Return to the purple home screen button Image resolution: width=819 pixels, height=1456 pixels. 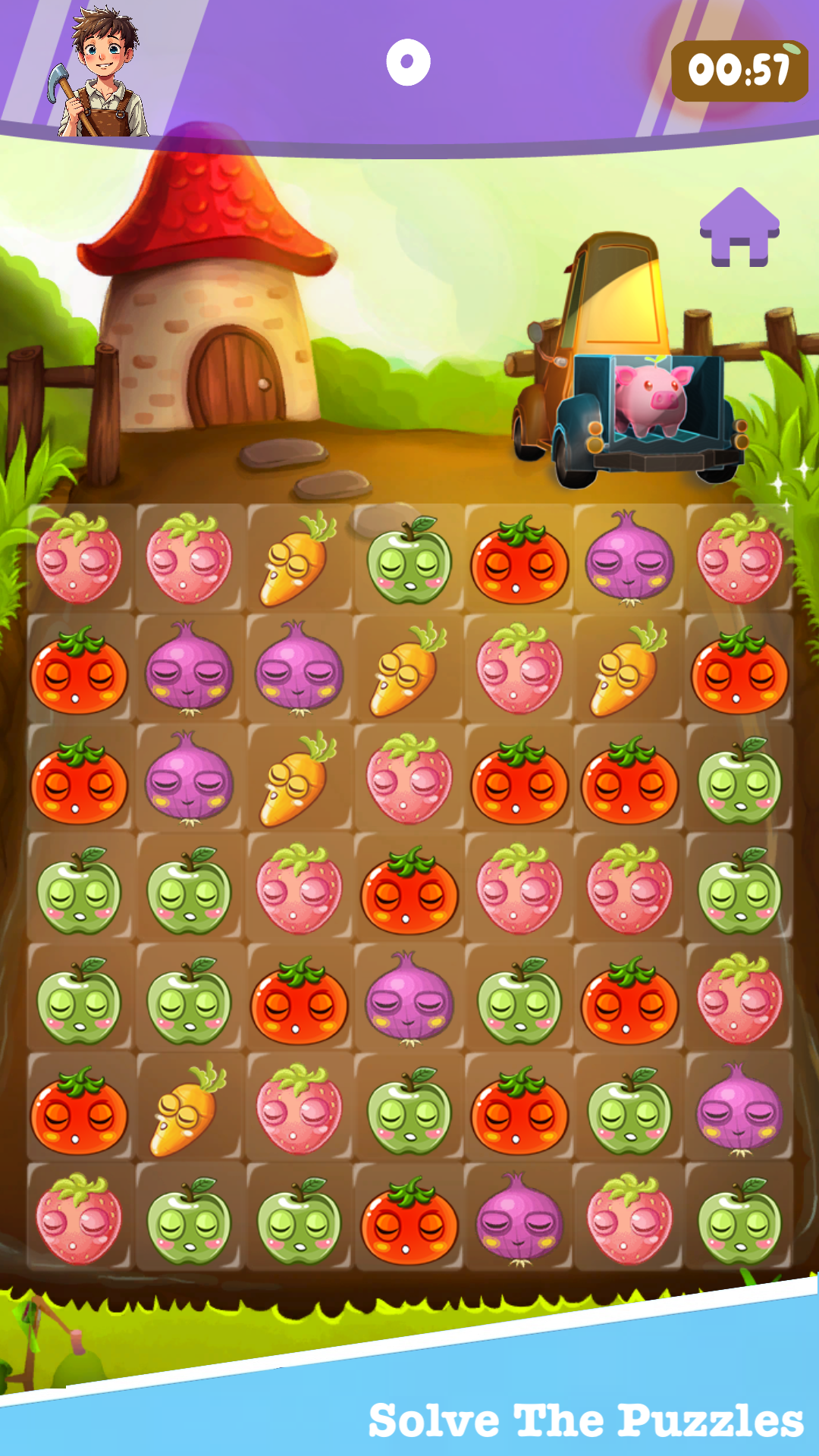739,227
